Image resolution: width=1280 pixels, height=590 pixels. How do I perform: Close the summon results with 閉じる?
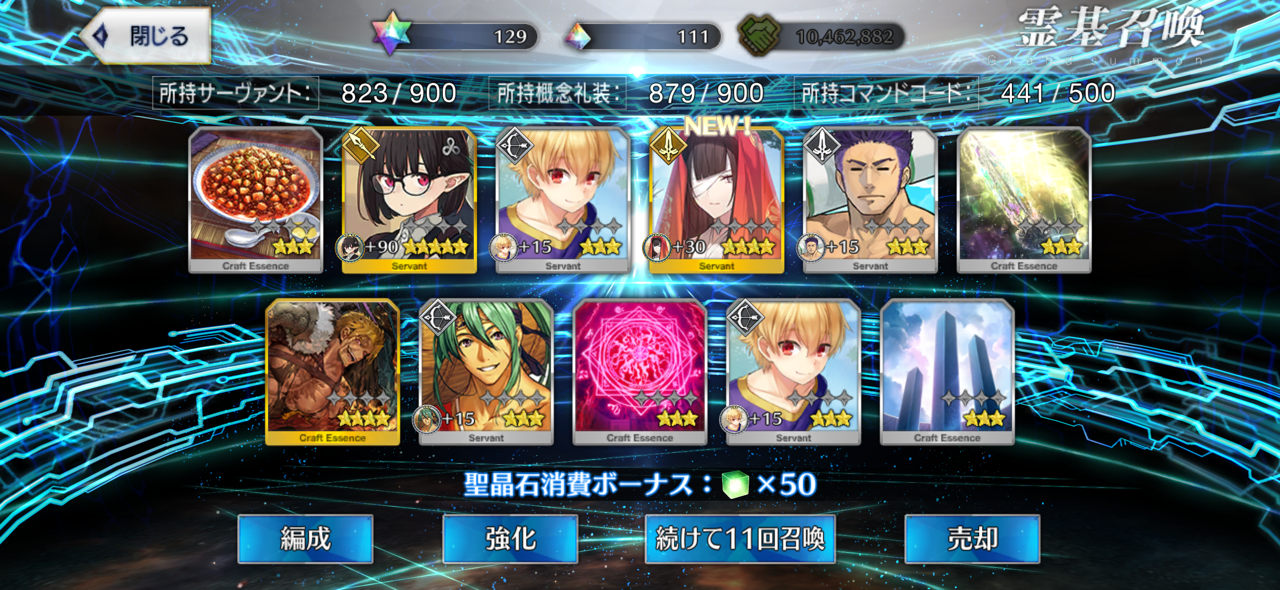(146, 37)
